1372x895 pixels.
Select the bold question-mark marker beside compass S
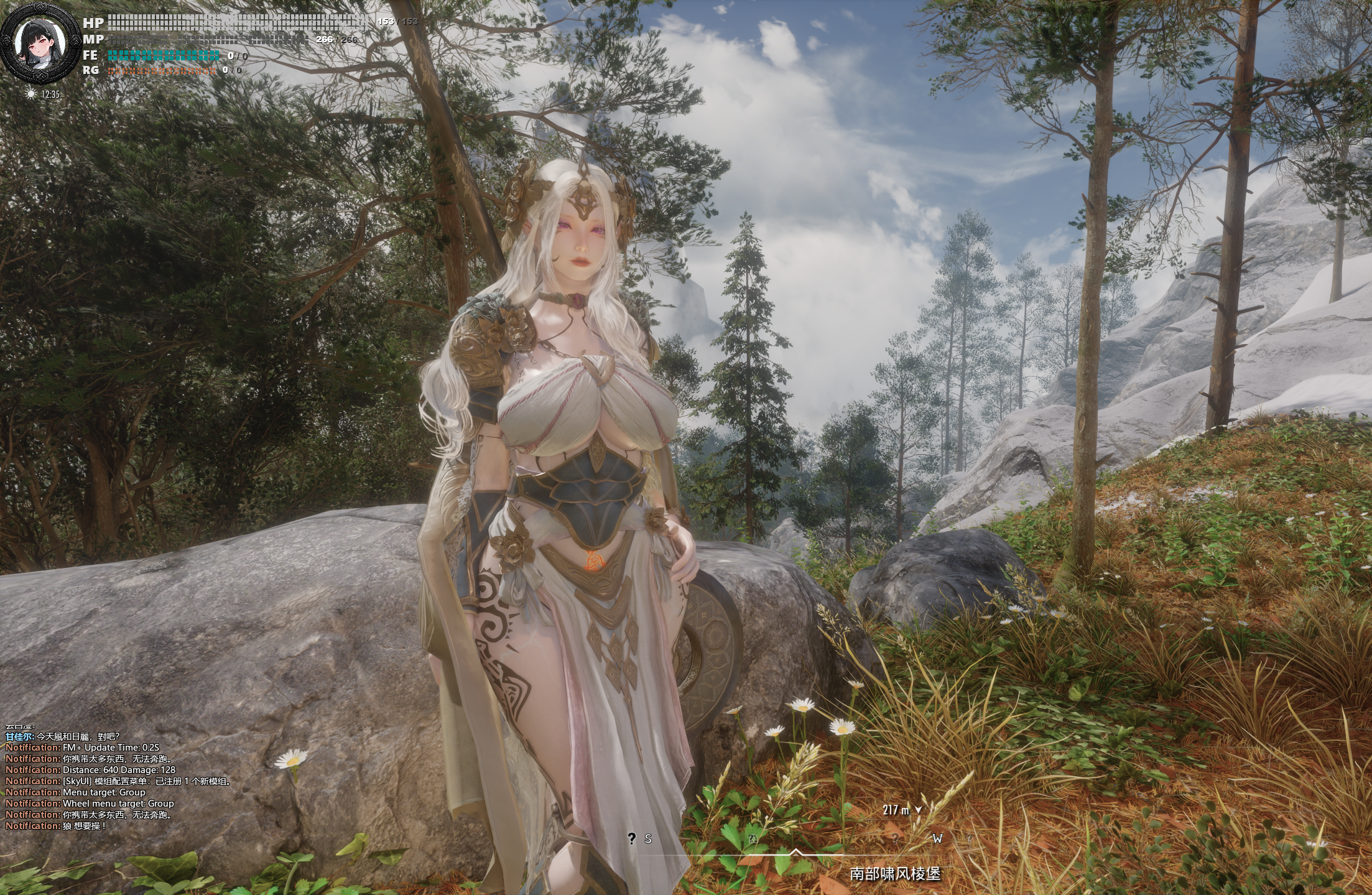tap(632, 838)
